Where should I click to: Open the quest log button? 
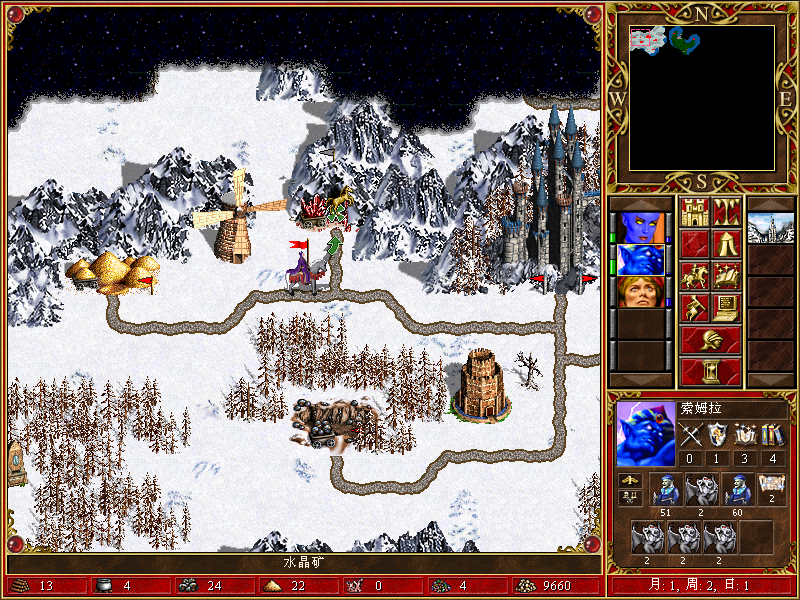click(694, 243)
